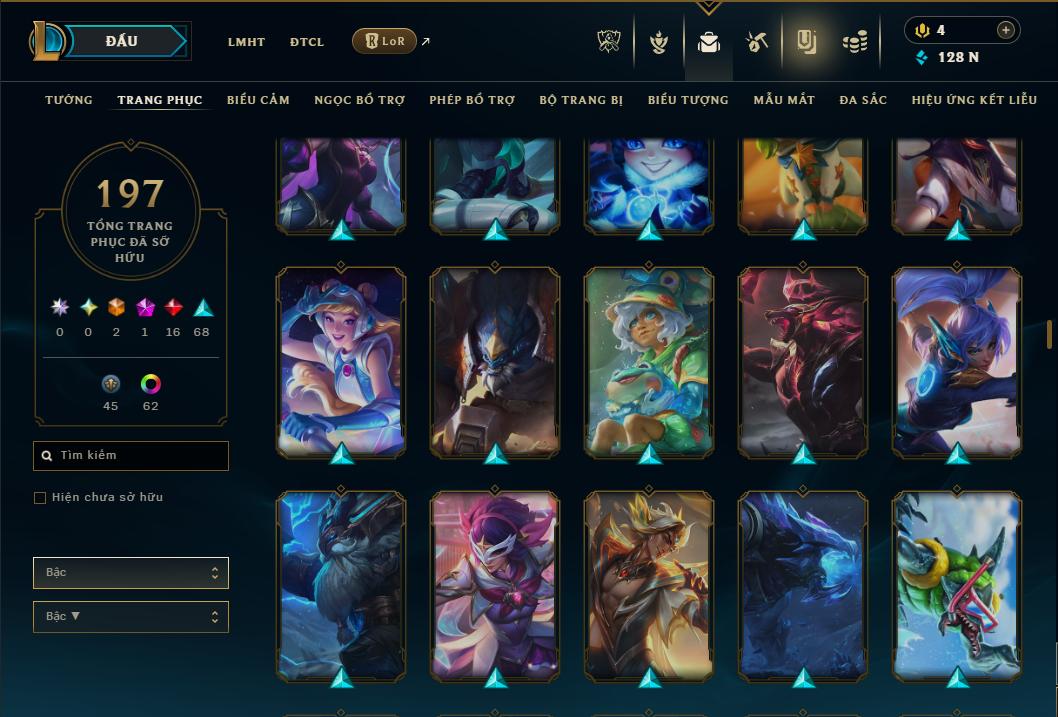This screenshot has height=717, width=1058.
Task: Toggle the Hiện chưa sở hữu checkbox
Action: pos(40,498)
